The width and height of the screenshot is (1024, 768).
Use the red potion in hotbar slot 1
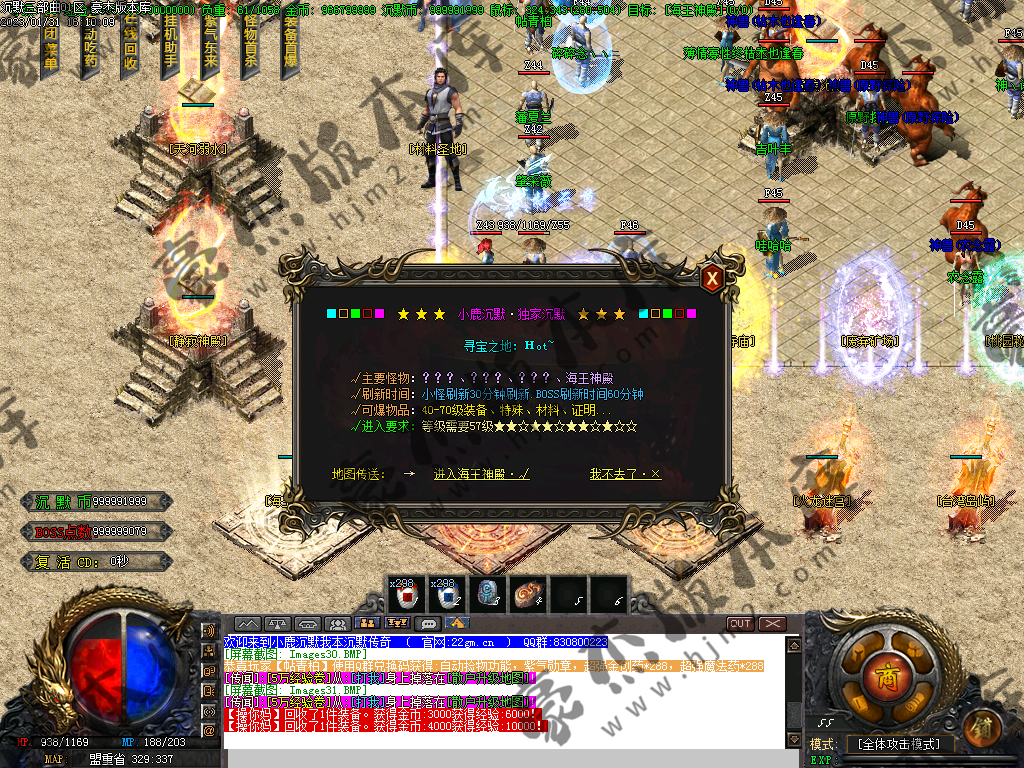pyautogui.click(x=407, y=595)
